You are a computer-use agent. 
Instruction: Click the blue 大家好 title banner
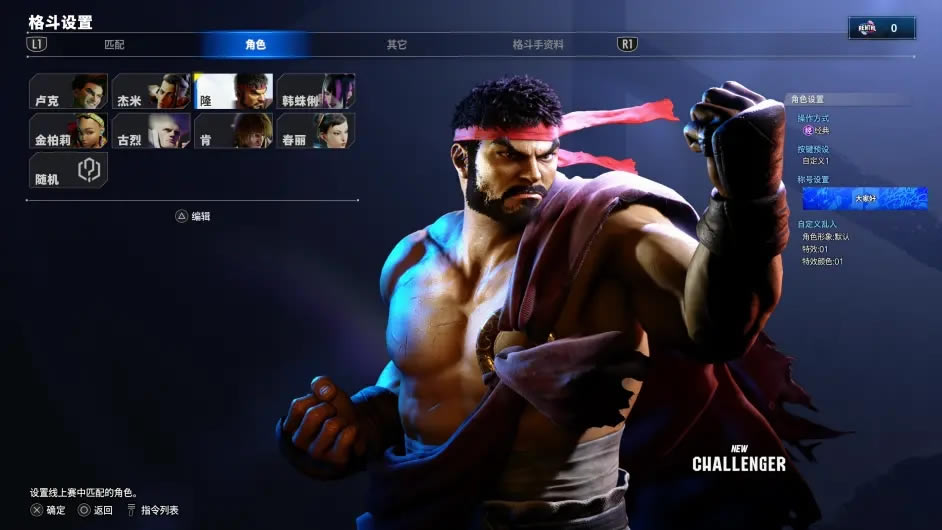click(864, 198)
